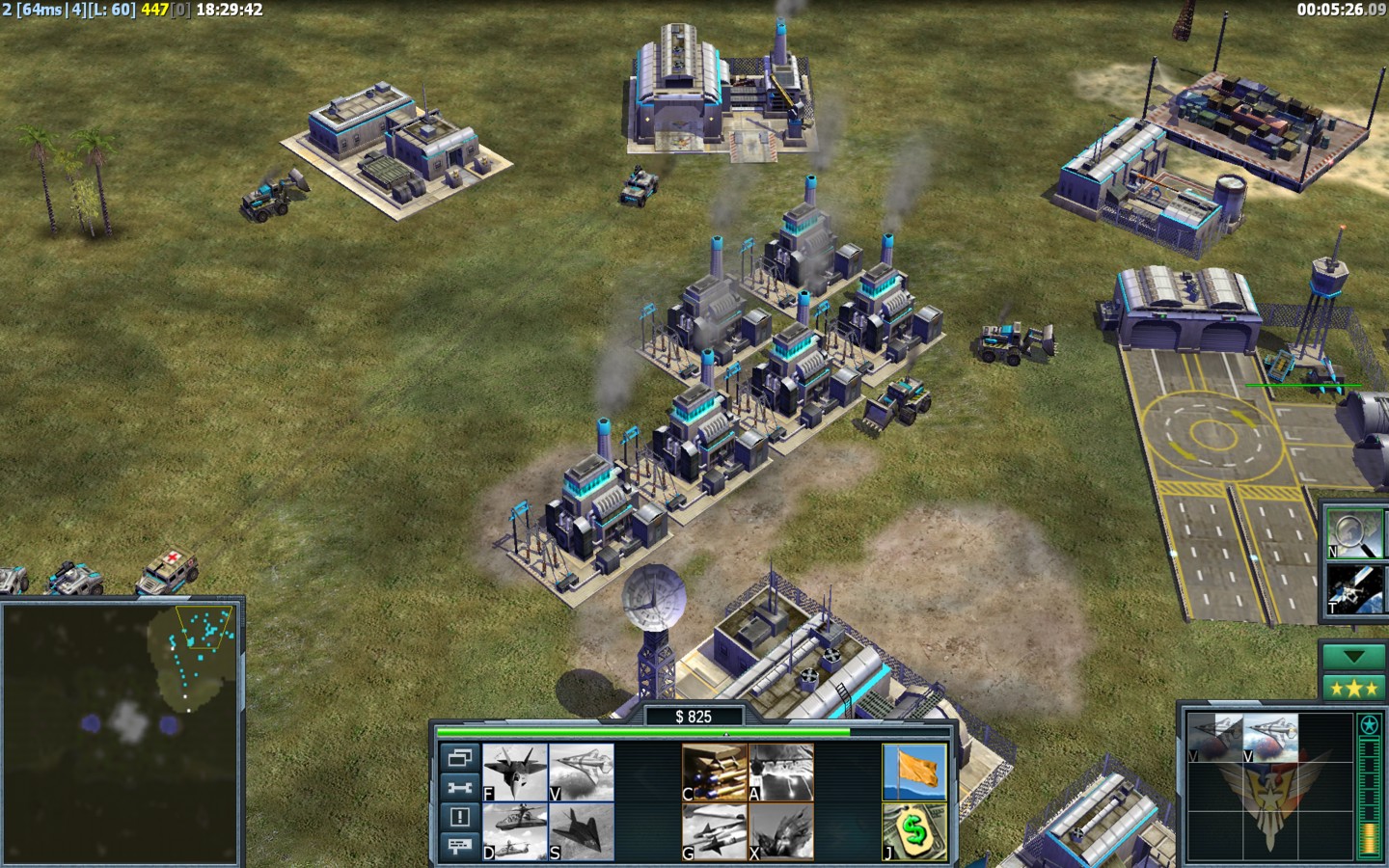Click the wrench button
This screenshot has width=1389, height=868.
tap(459, 787)
